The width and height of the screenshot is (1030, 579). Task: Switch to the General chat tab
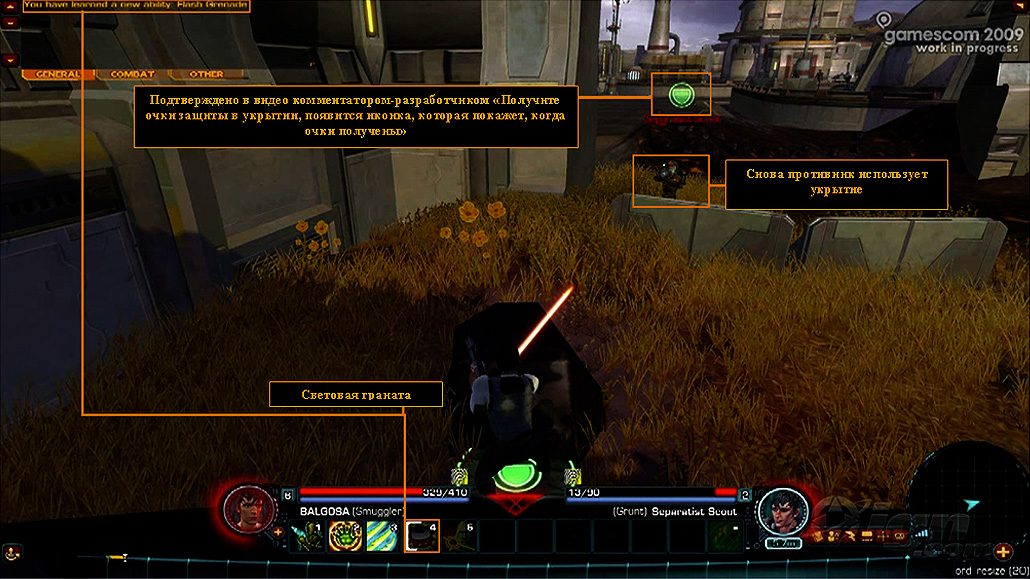(x=57, y=74)
